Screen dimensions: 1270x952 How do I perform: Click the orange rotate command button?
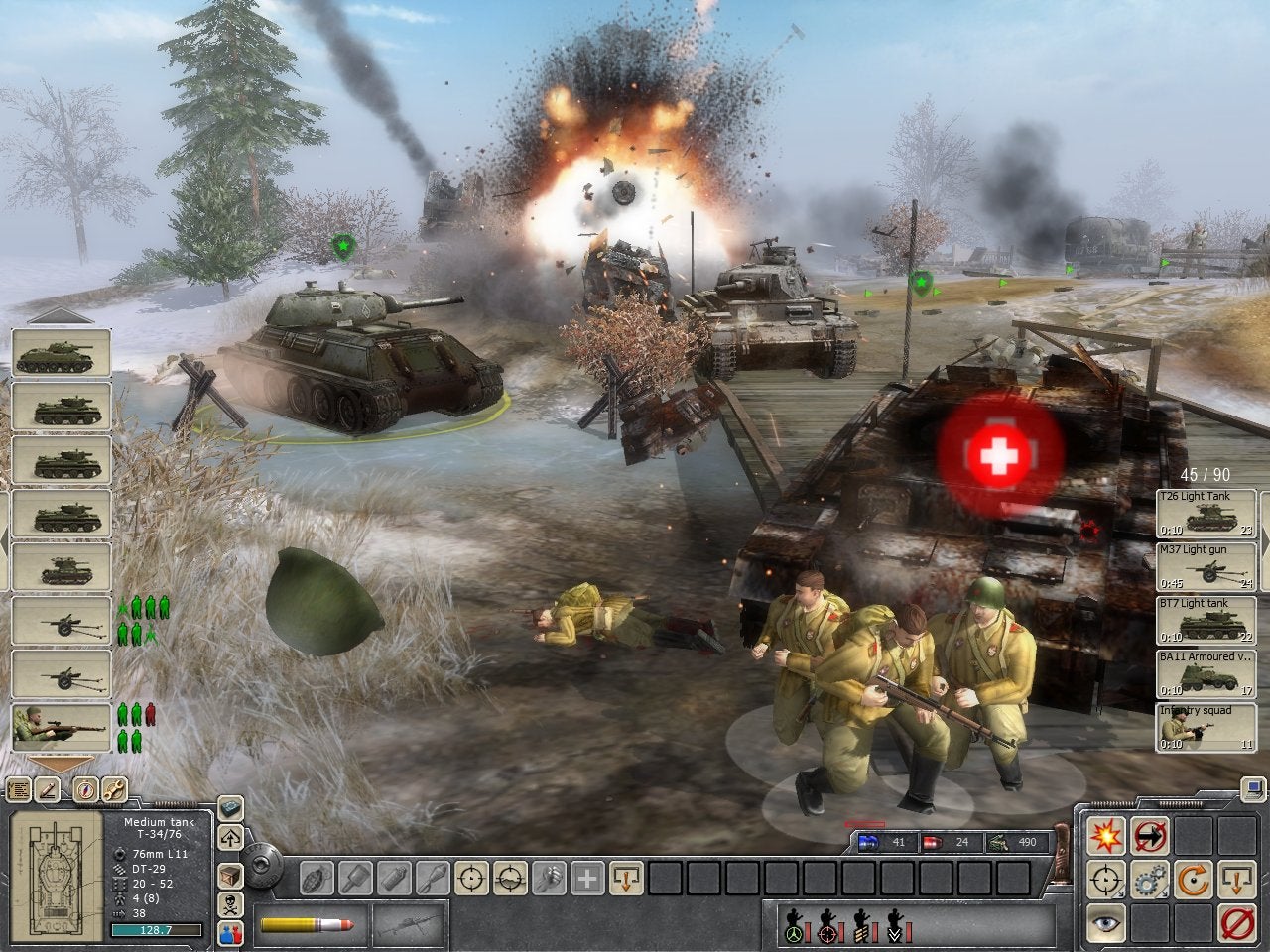(x=1194, y=880)
